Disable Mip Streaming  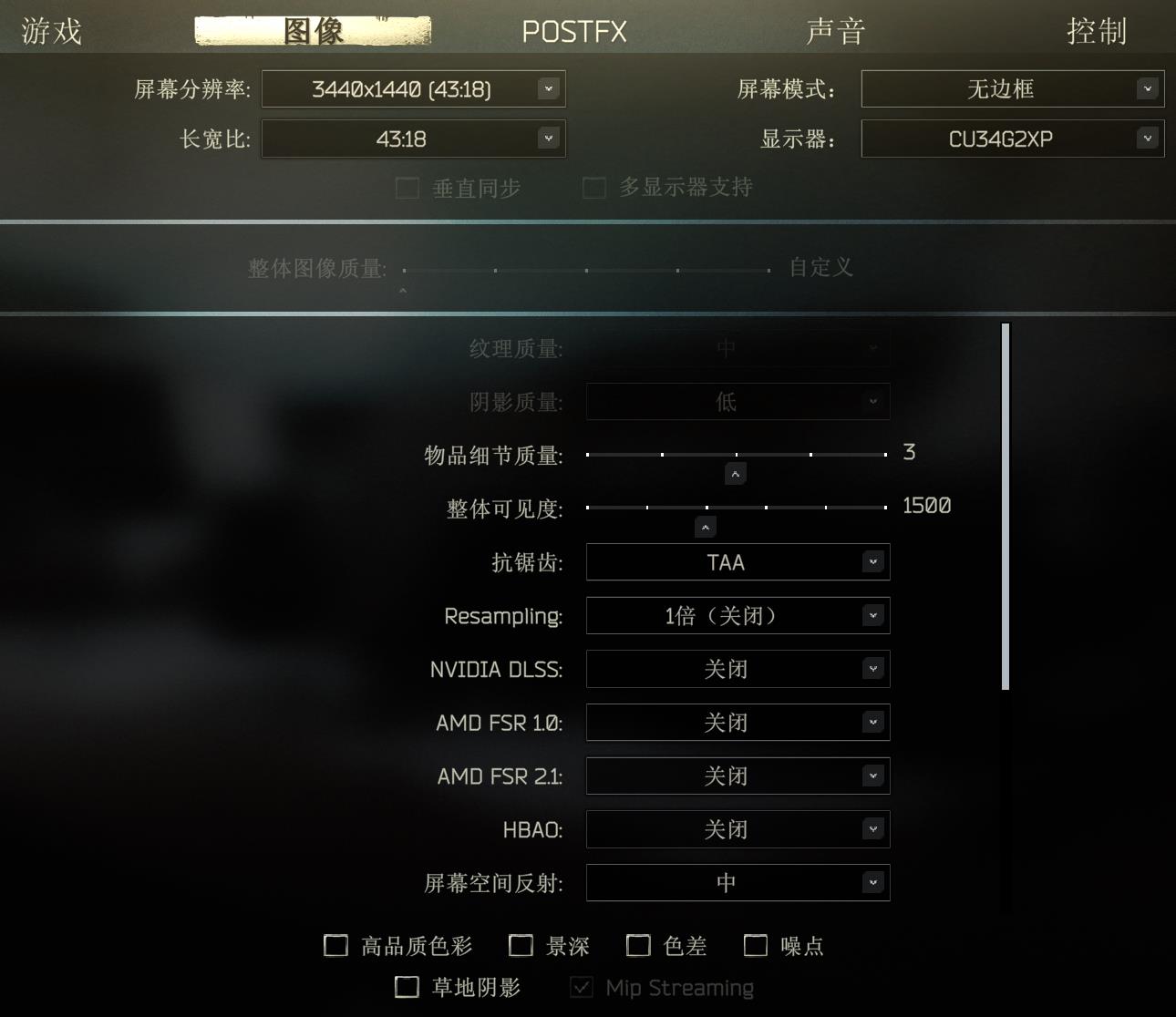point(581,987)
